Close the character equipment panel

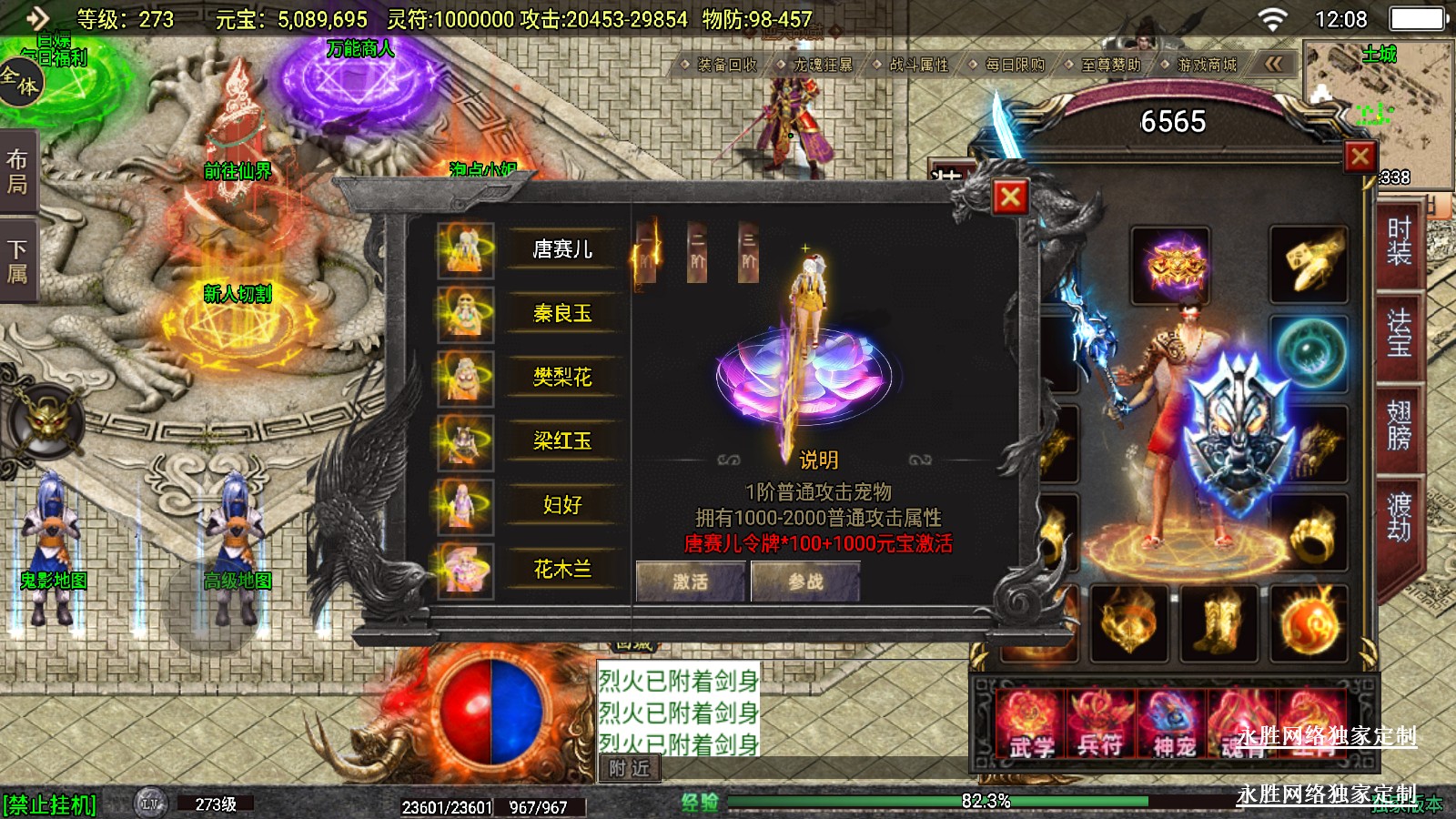point(1360,157)
